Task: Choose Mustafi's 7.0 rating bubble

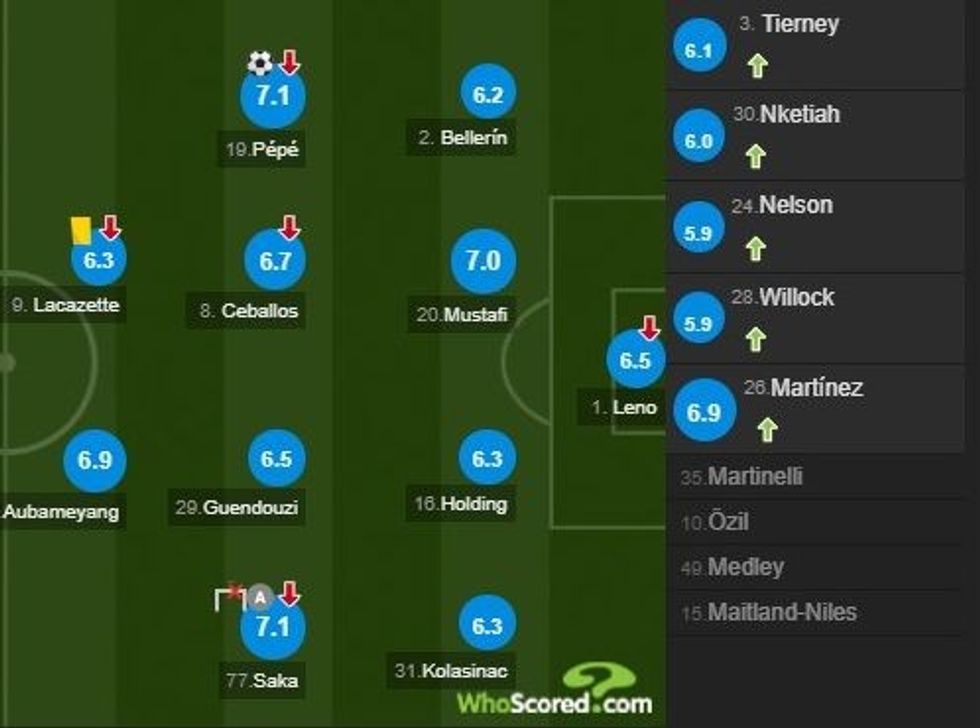Action: [482, 261]
